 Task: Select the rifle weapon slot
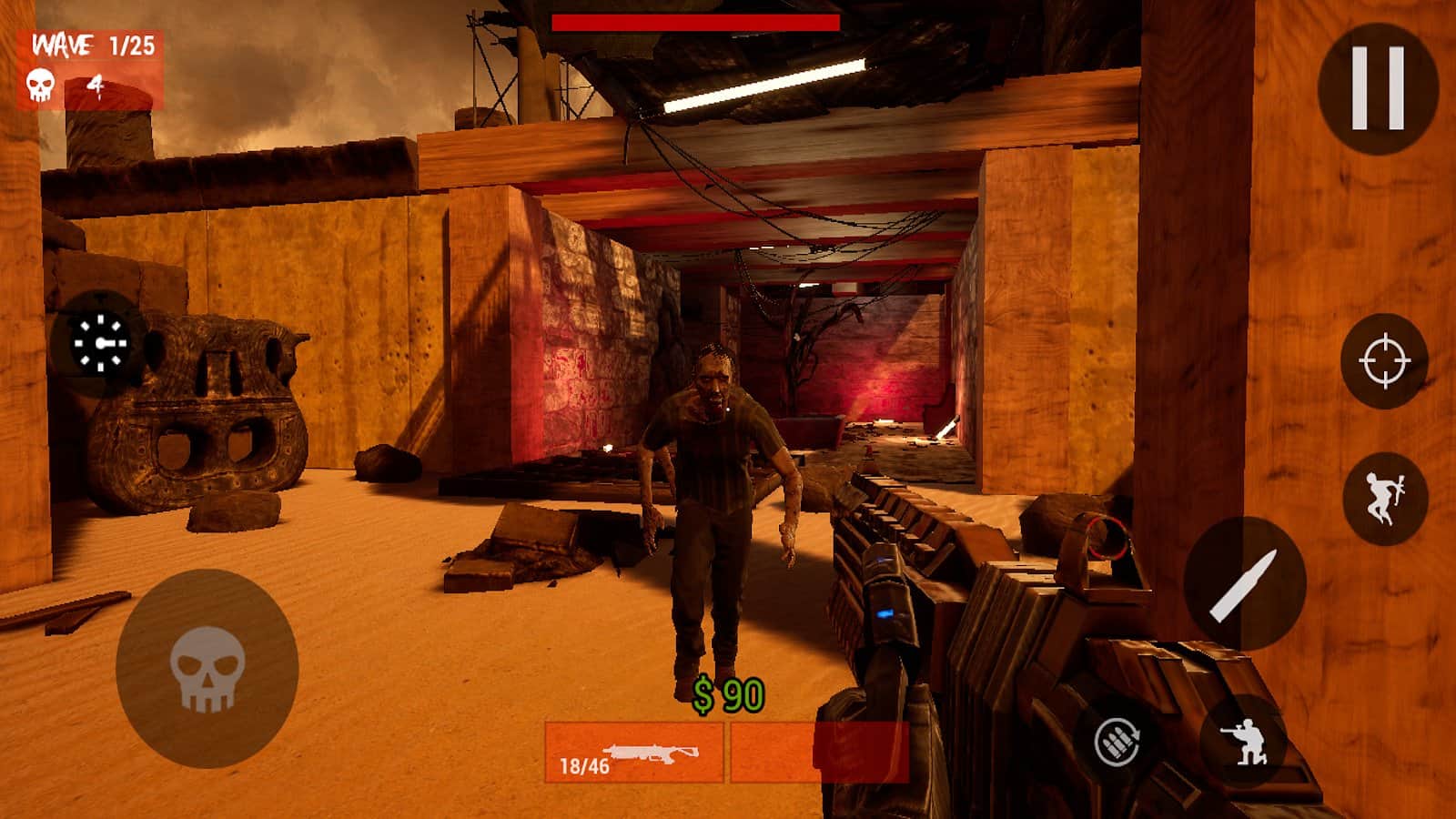click(x=634, y=753)
